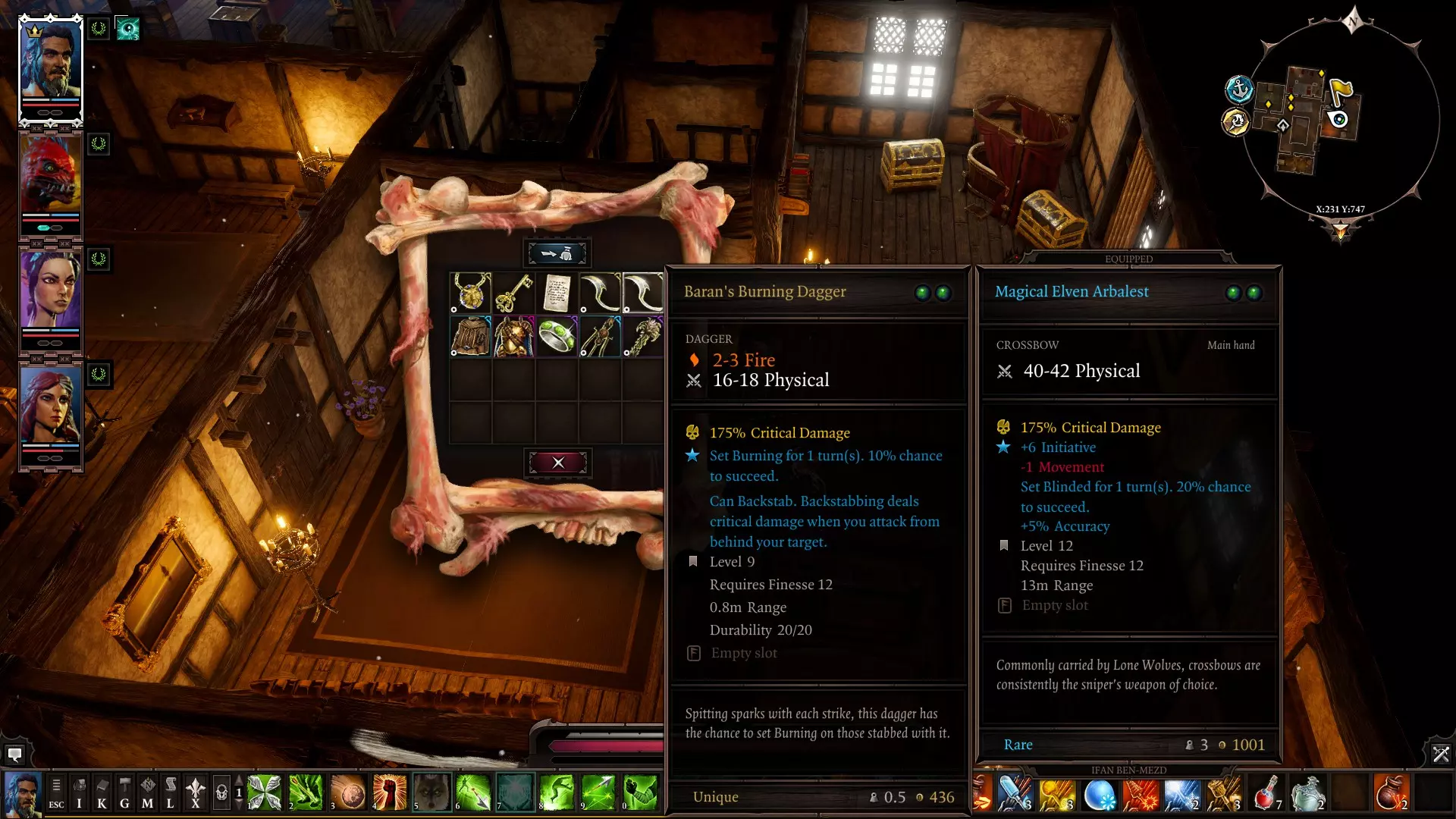Toggle the hotbar lock icon
This screenshot has width=1456, height=819.
(x=221, y=793)
